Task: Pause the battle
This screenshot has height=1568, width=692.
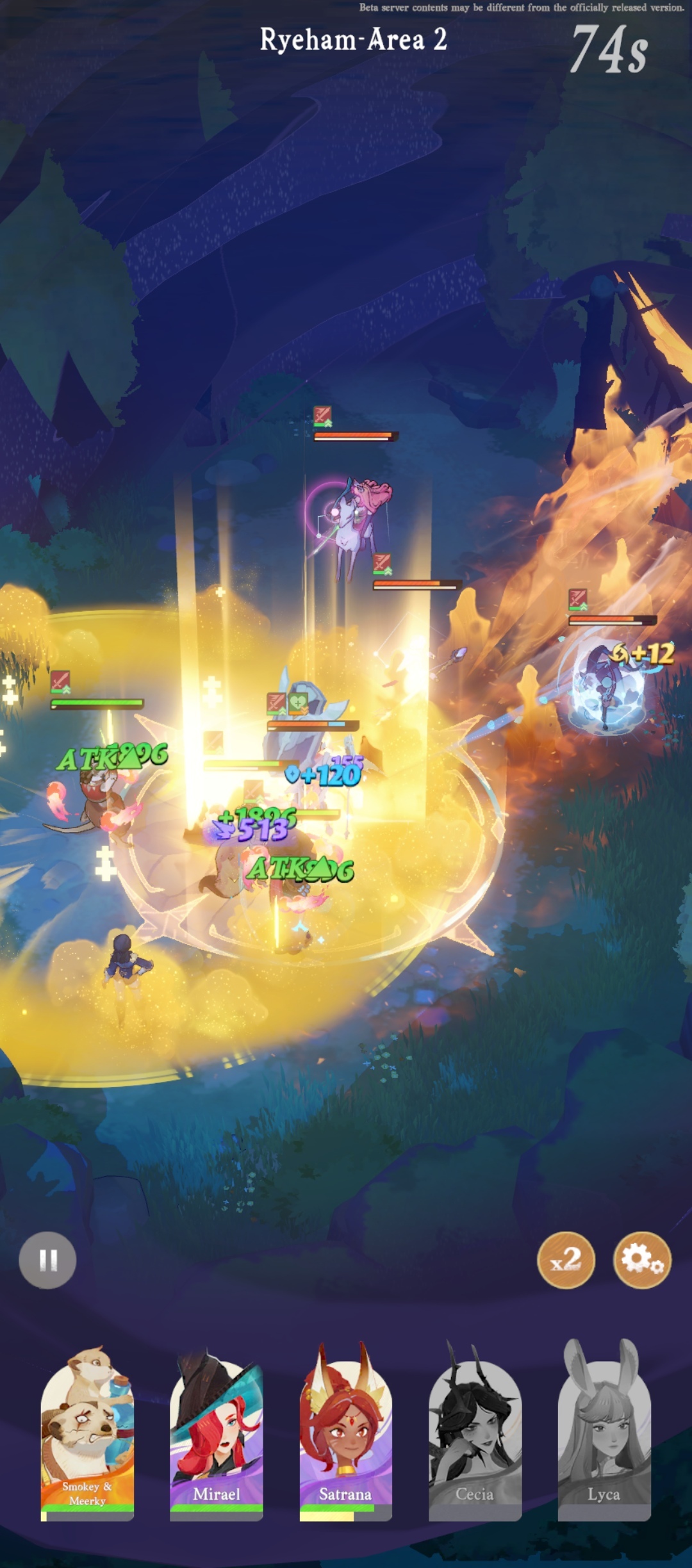Action: (x=47, y=1260)
